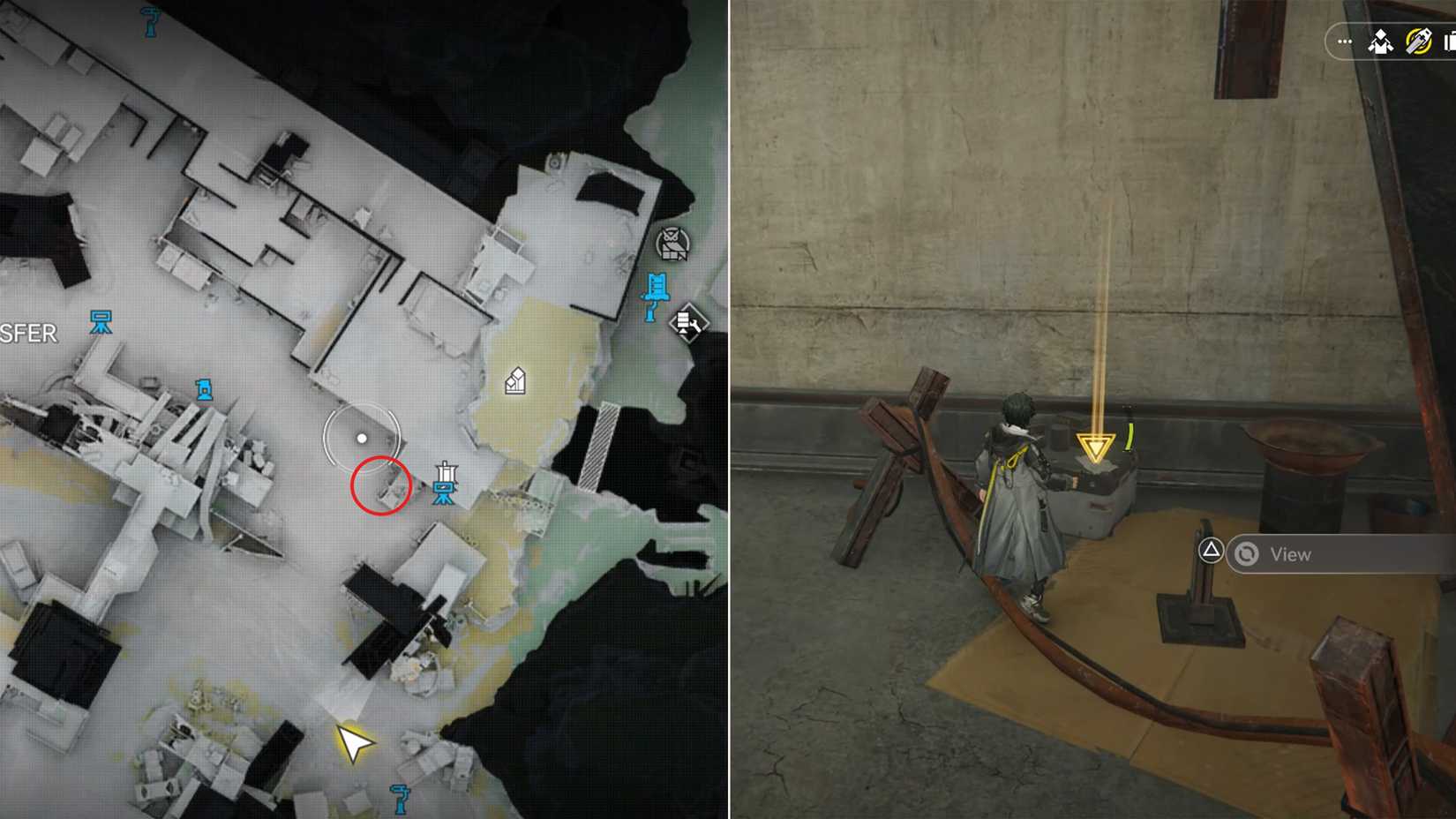The width and height of the screenshot is (1456, 819).
Task: Open the ellipsis options menu
Action: pos(1344,41)
